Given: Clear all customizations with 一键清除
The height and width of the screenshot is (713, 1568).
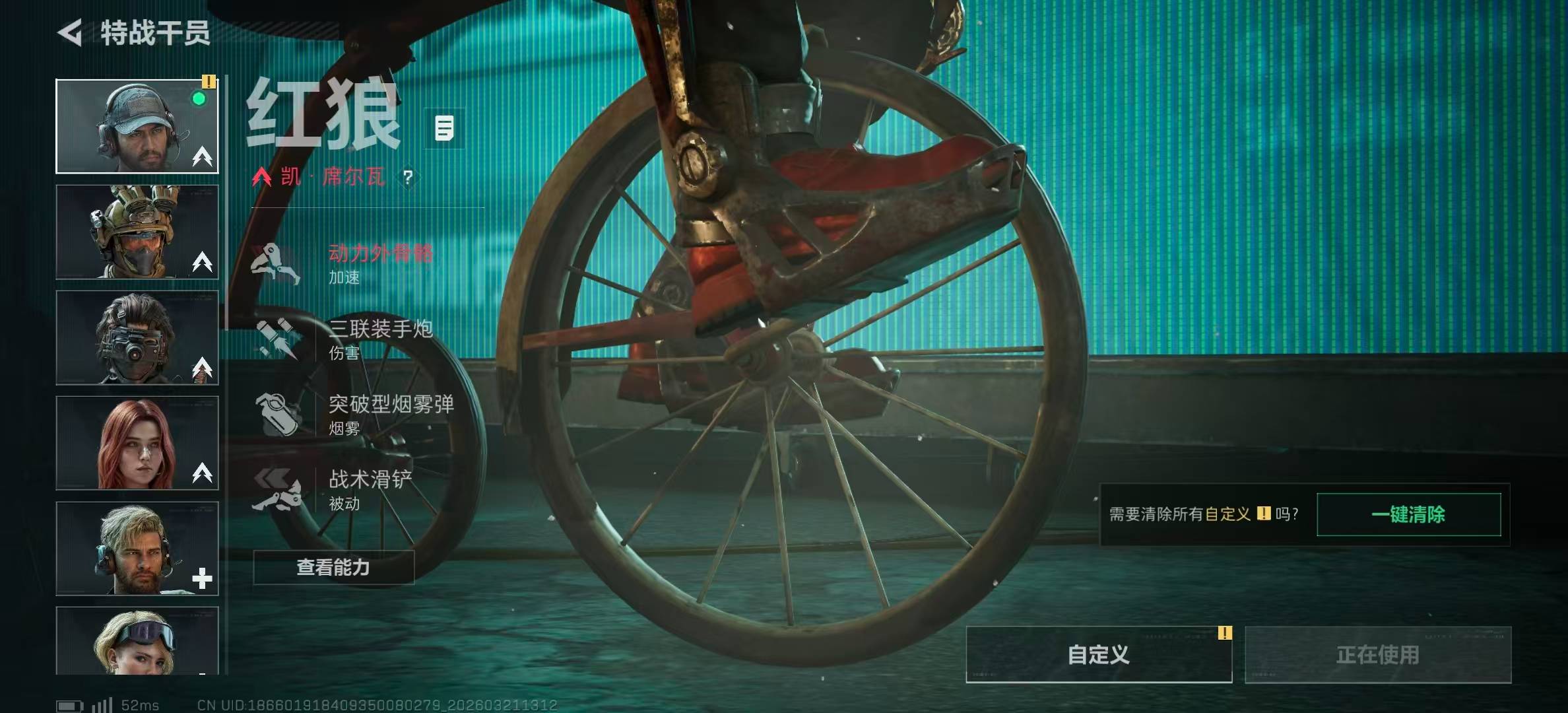Looking at the screenshot, I should click(1408, 514).
